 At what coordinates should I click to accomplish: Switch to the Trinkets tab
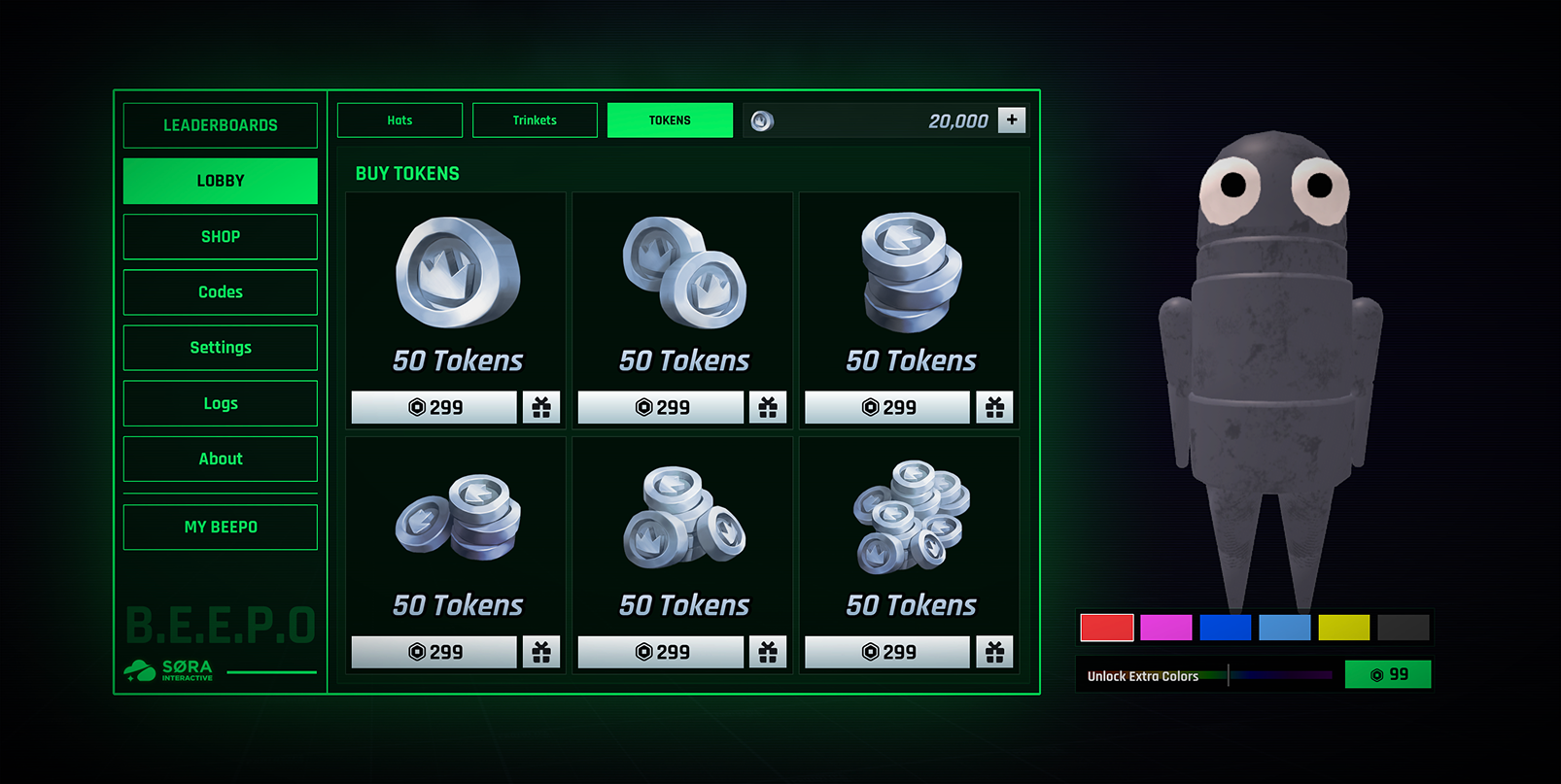(535, 120)
